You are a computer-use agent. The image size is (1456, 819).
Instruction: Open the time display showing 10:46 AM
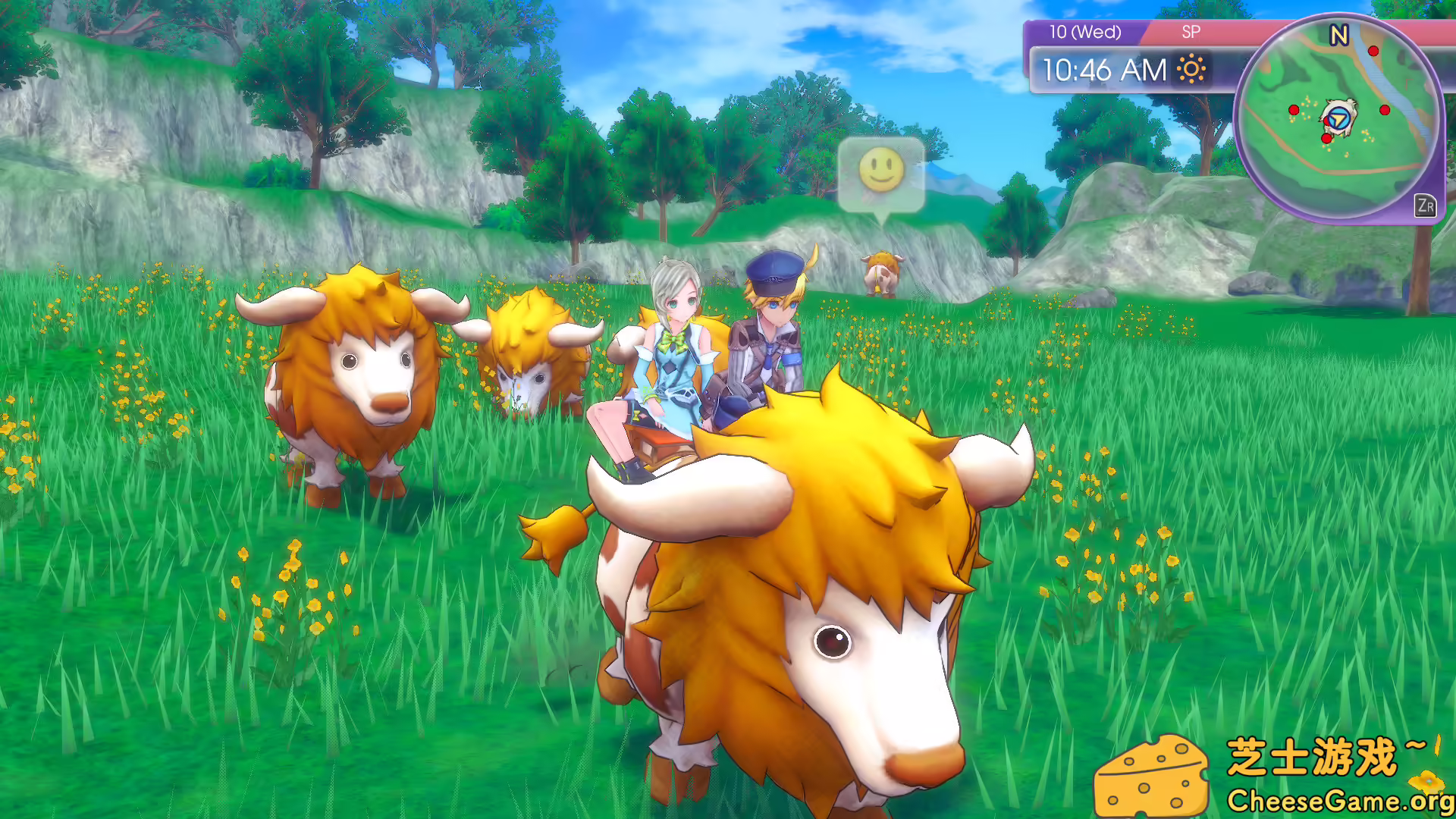pos(1103,69)
